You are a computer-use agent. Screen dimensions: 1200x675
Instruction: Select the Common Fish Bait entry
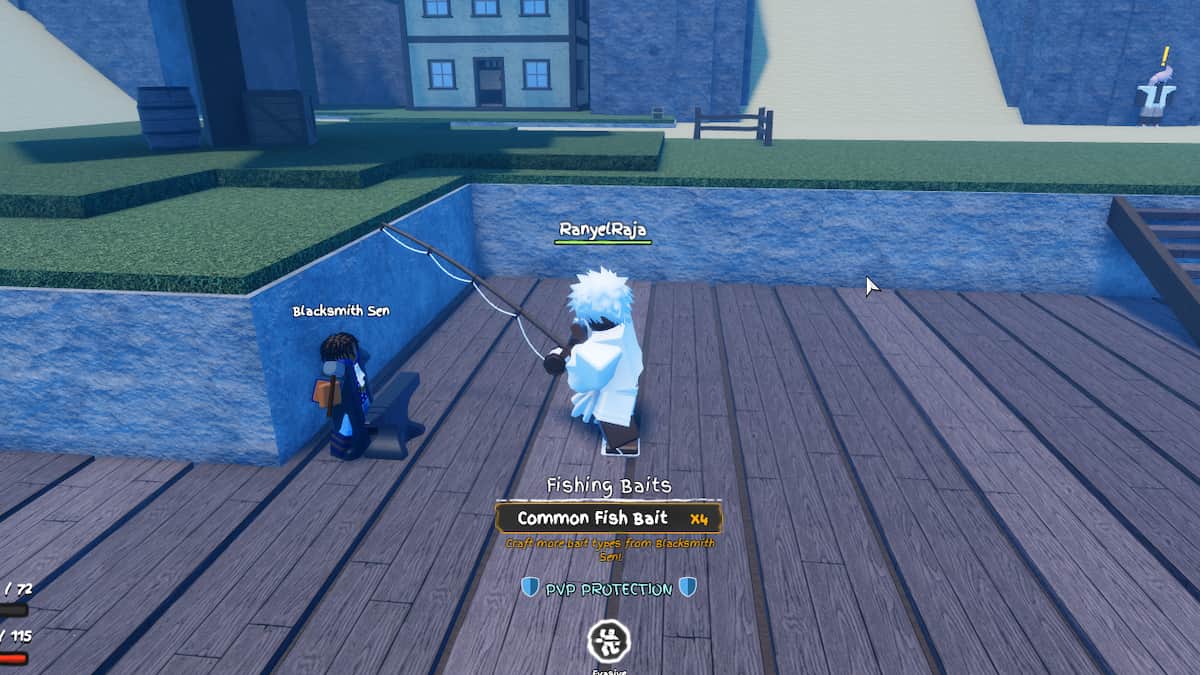pos(608,518)
